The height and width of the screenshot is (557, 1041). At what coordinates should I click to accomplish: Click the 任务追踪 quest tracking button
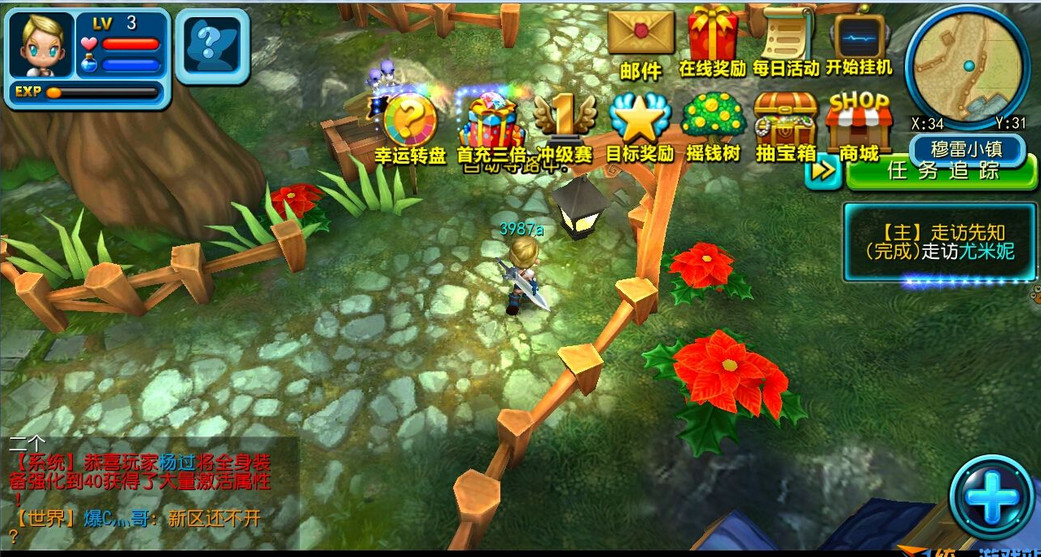pyautogui.click(x=942, y=171)
